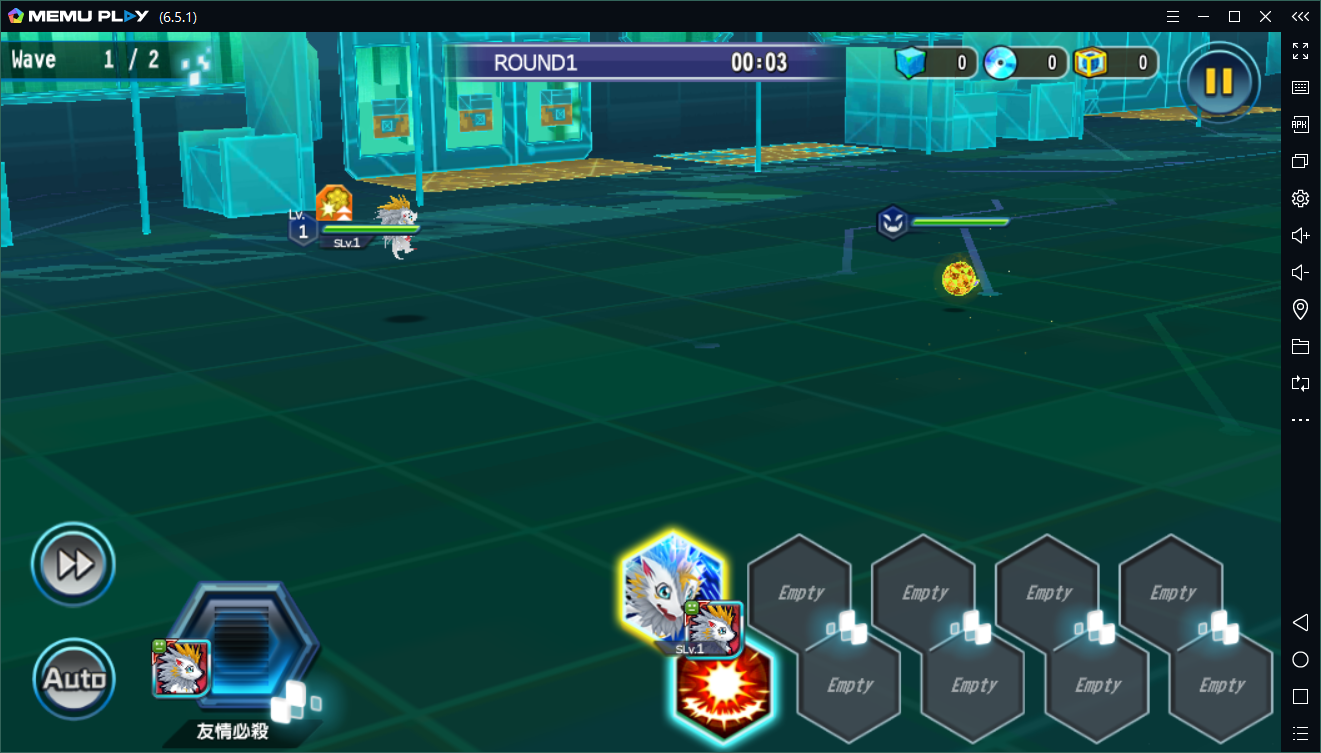Toggle battle fast-forward speed
Viewport: 1321px width, 753px height.
(x=72, y=563)
